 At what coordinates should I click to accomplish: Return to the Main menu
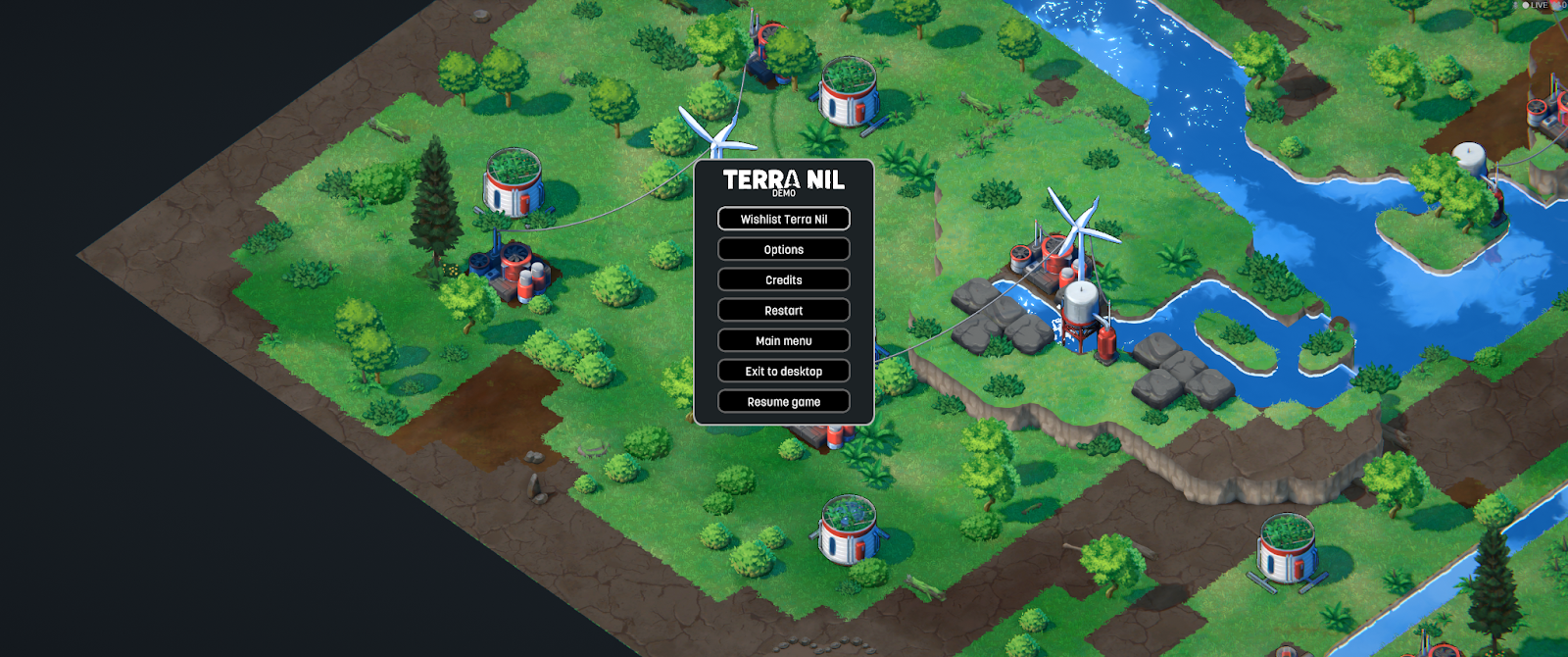[783, 340]
